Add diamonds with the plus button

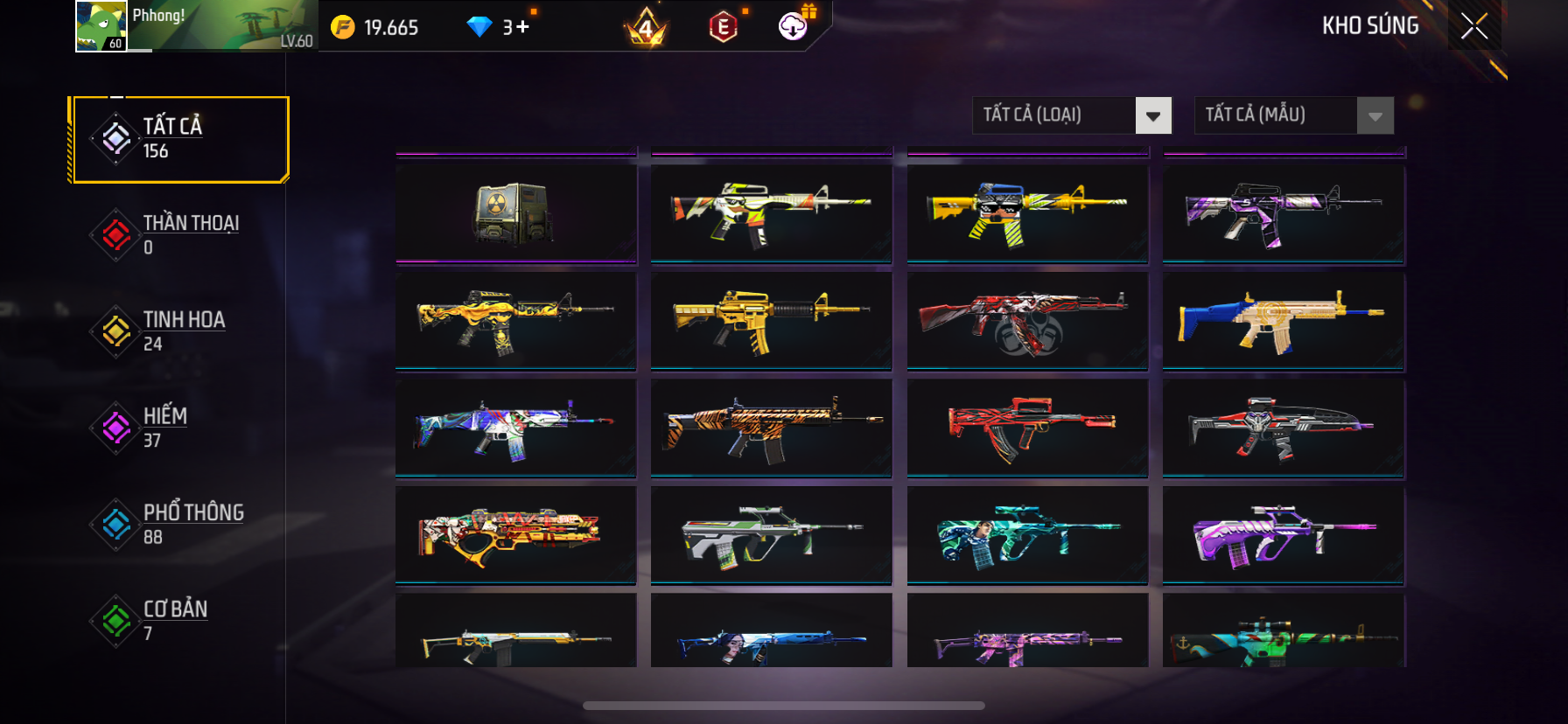[x=522, y=27]
